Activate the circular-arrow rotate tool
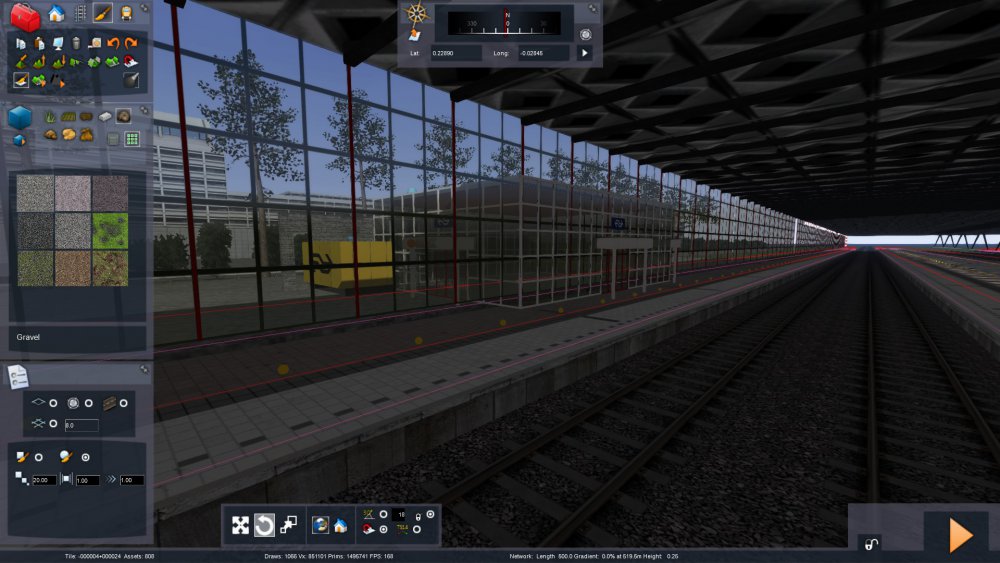 coord(264,525)
